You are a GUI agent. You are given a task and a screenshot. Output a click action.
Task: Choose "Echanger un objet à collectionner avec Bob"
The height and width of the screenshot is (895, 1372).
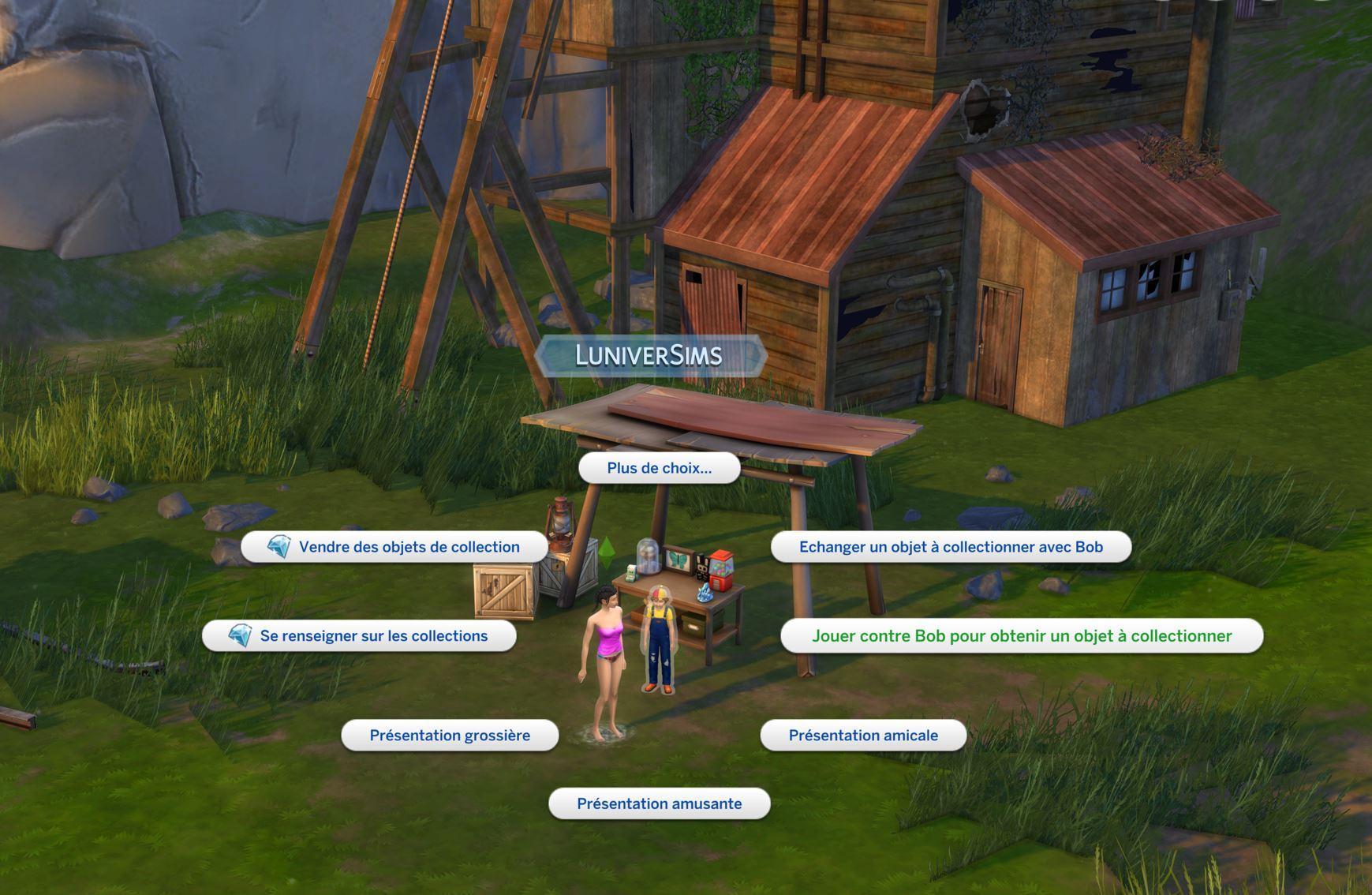[951, 547]
